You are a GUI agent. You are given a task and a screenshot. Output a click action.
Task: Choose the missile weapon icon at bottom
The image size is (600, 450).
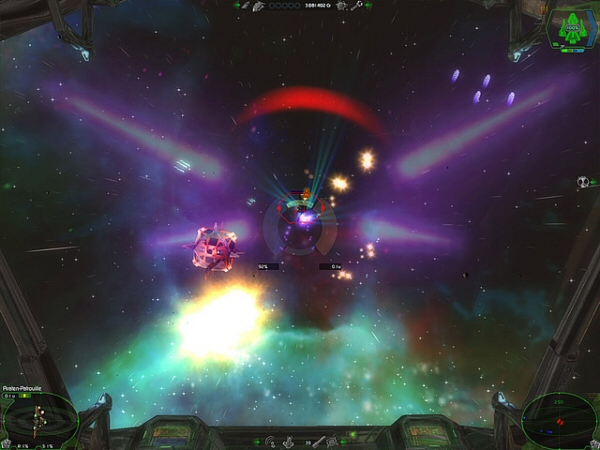click(x=319, y=441)
